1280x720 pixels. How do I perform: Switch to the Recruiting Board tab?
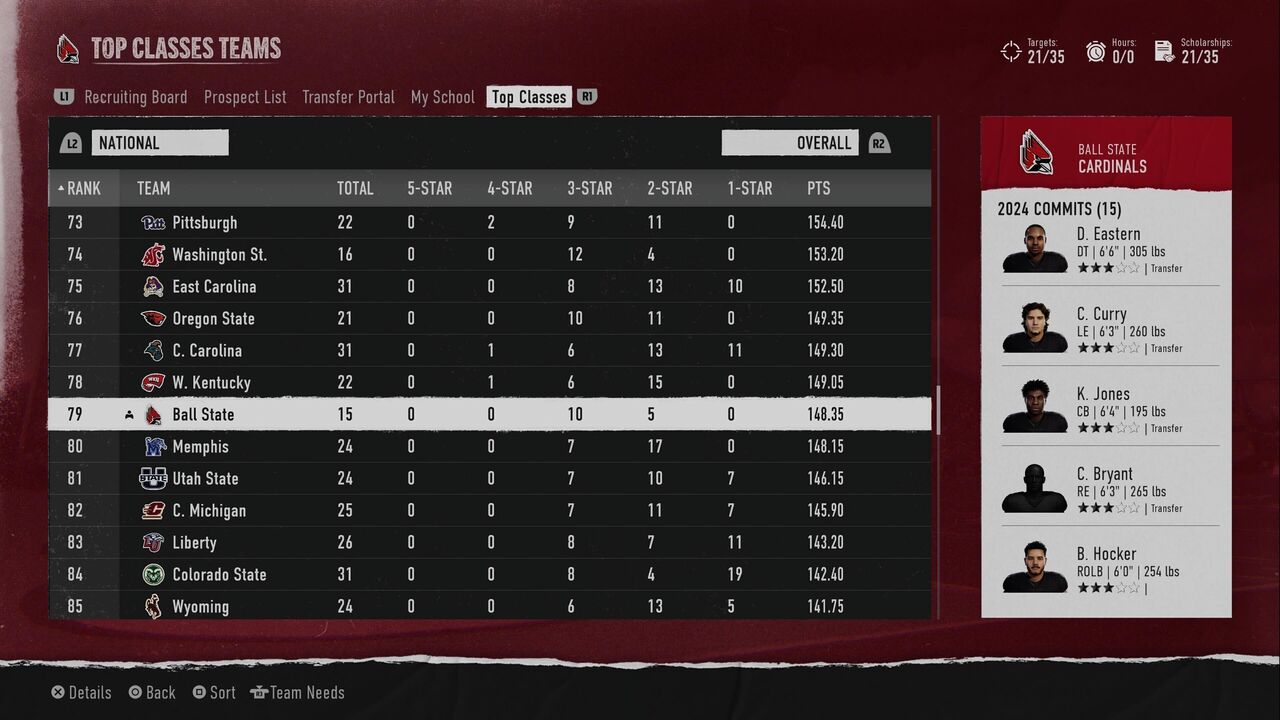pyautogui.click(x=135, y=97)
